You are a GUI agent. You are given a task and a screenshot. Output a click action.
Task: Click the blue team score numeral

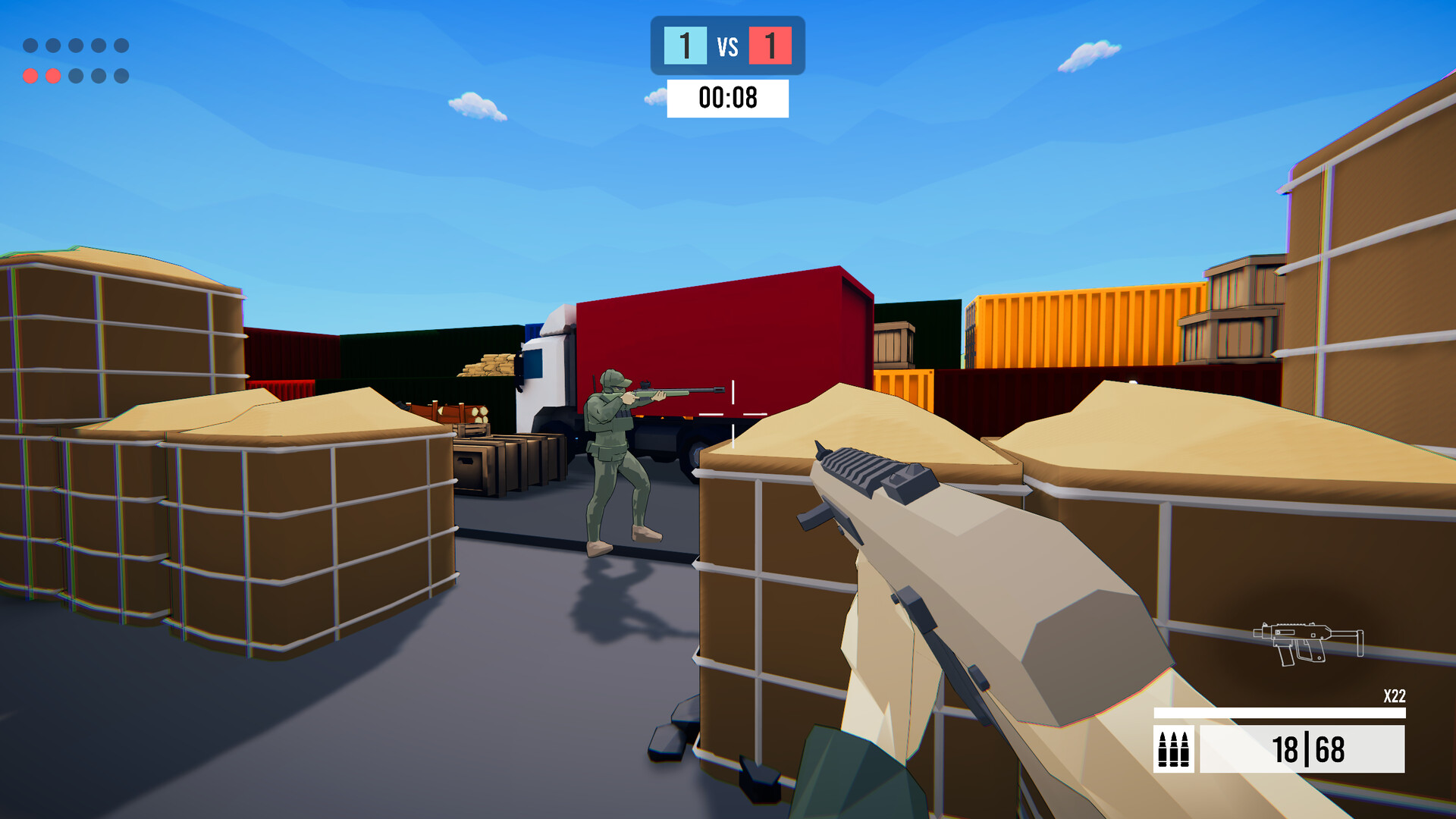685,47
